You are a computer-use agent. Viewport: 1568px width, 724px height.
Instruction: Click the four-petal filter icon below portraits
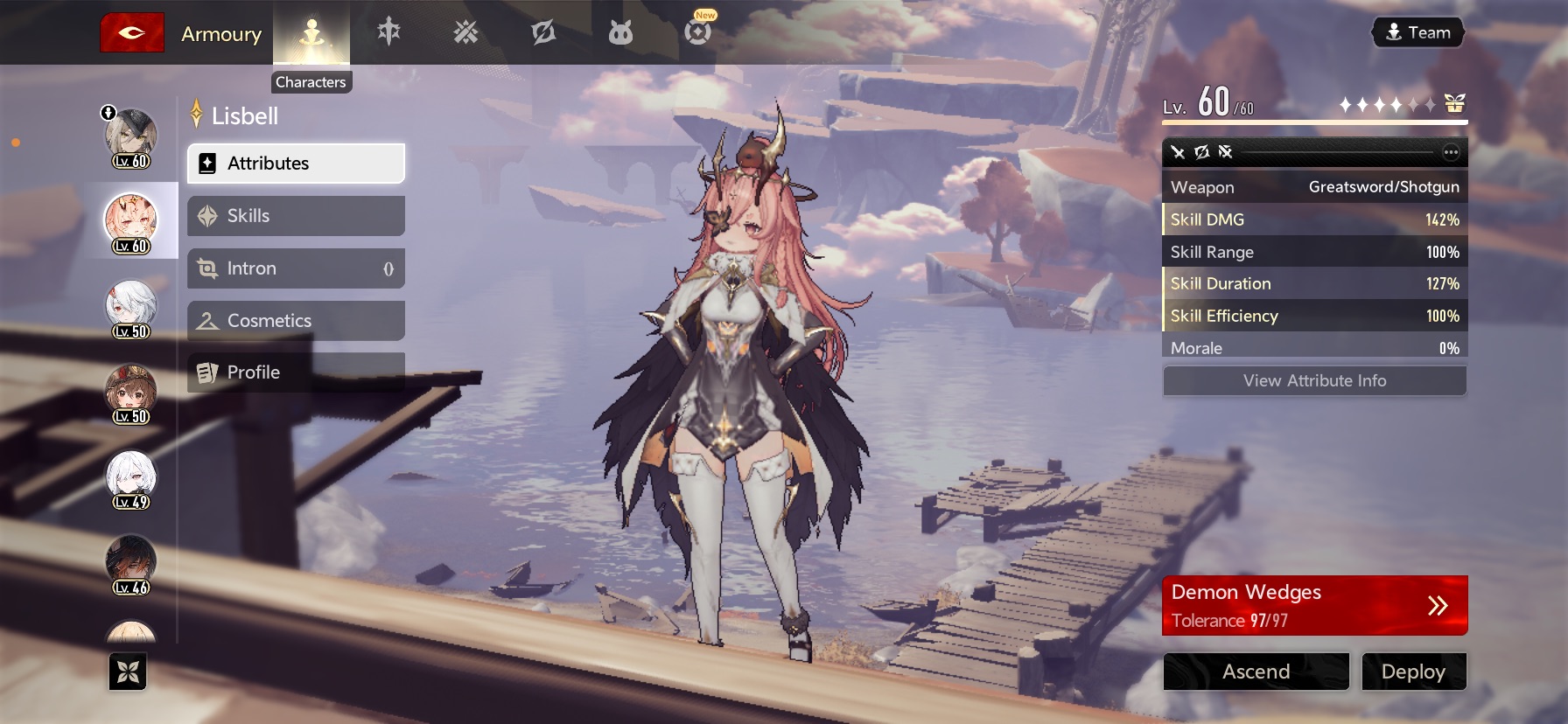[128, 672]
